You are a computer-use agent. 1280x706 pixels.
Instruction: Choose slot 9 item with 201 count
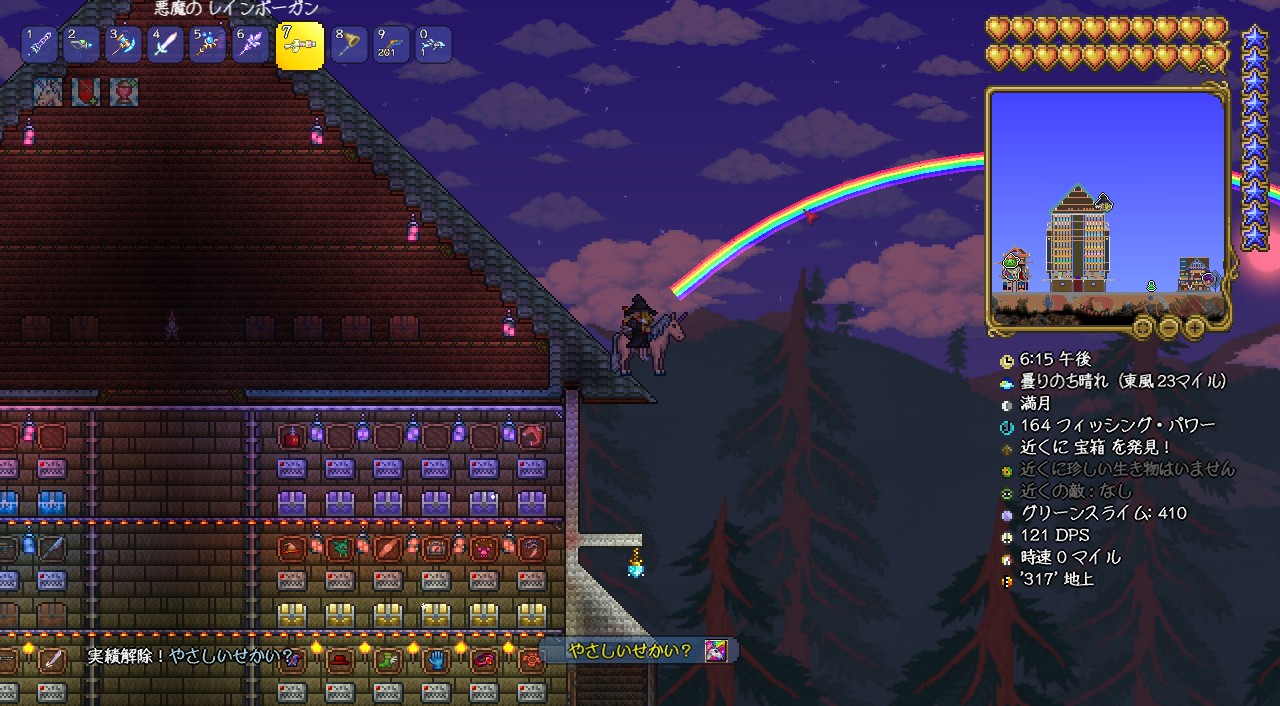point(391,45)
